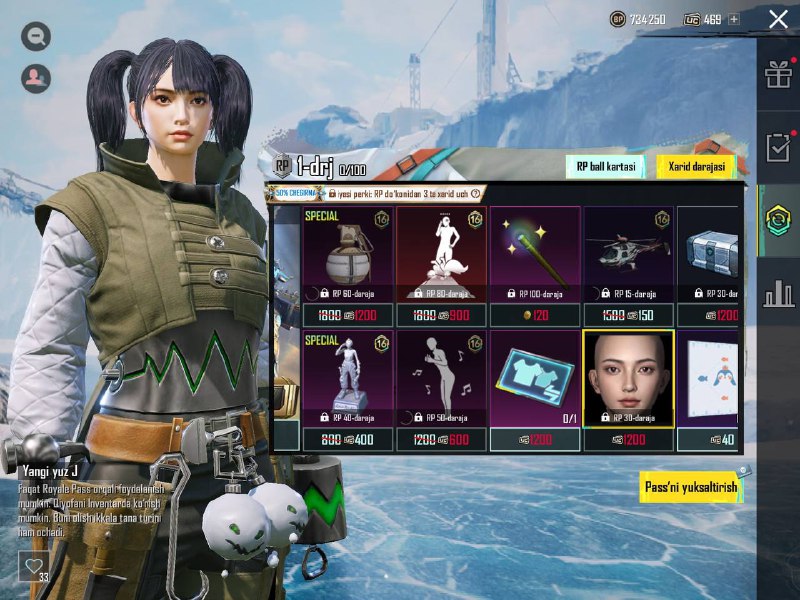Click the magnifier zoom-out icon
The height and width of the screenshot is (600, 800).
tap(36, 37)
